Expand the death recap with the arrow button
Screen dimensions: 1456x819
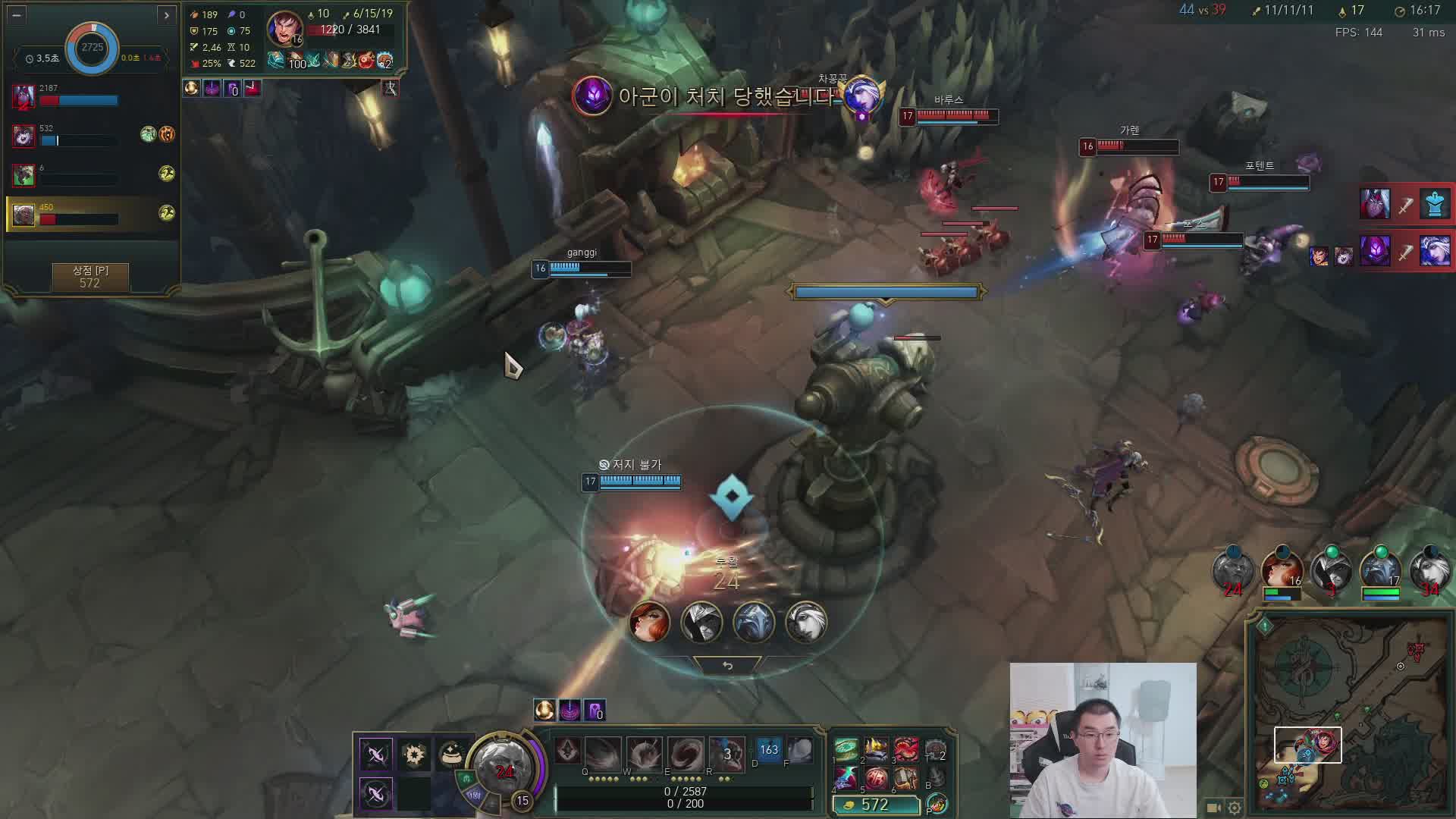tap(166, 14)
